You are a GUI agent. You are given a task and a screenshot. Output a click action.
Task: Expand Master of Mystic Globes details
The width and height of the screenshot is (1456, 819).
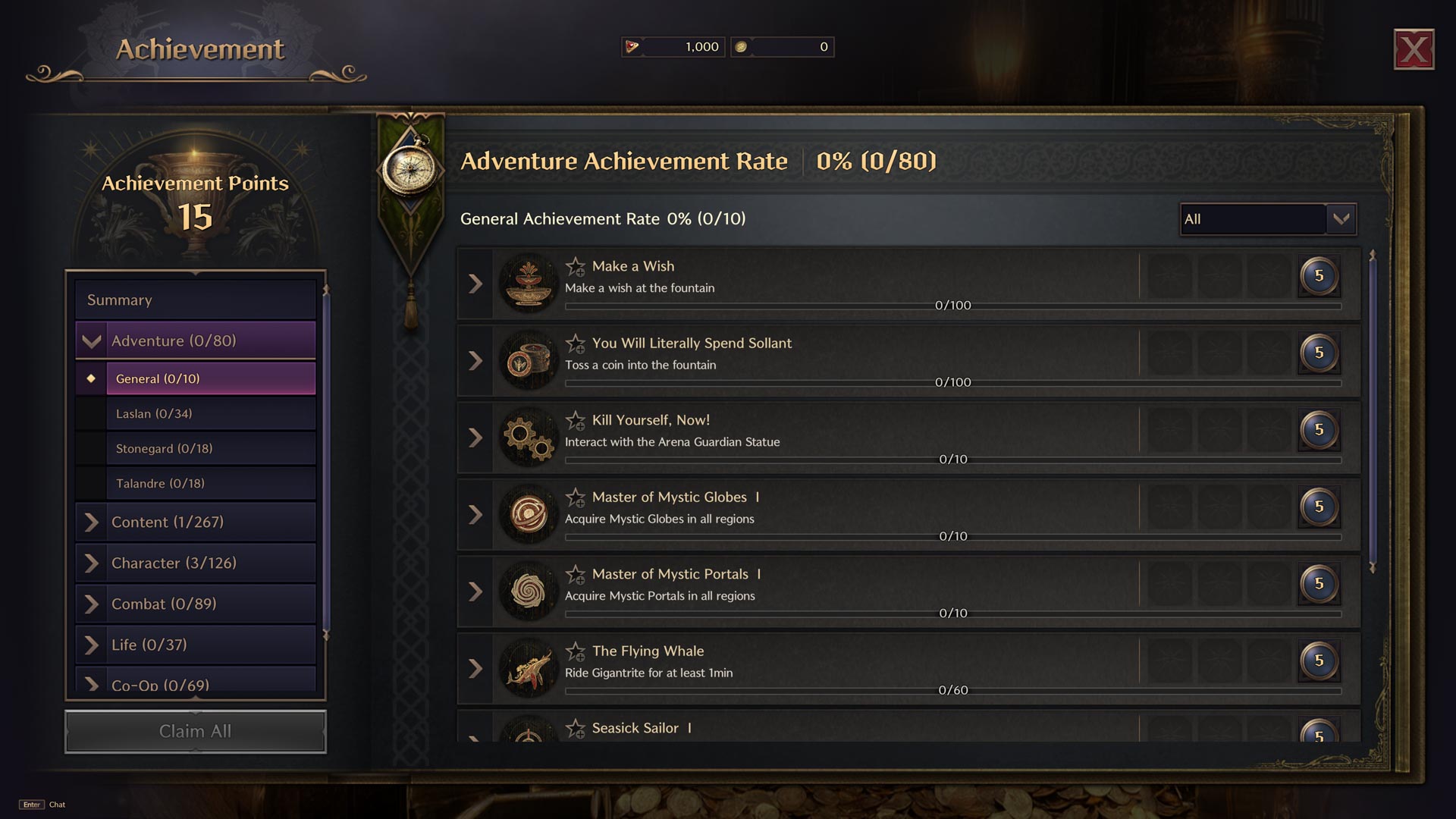(x=475, y=515)
